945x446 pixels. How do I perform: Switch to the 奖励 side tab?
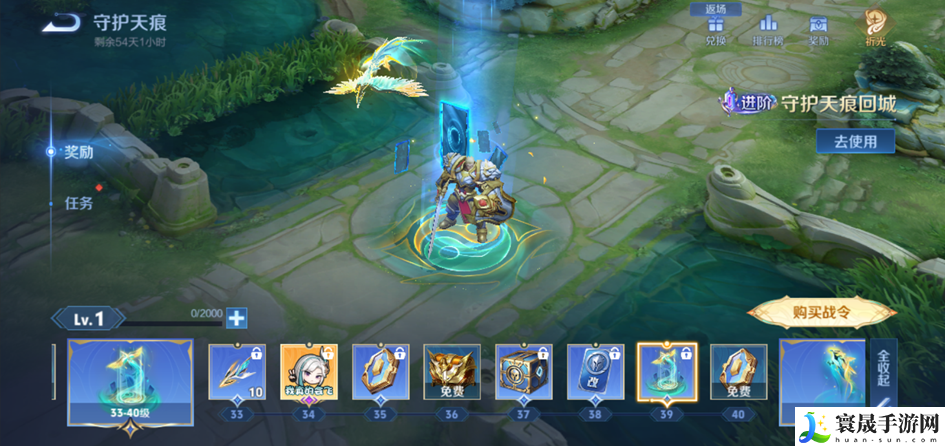[x=78, y=152]
